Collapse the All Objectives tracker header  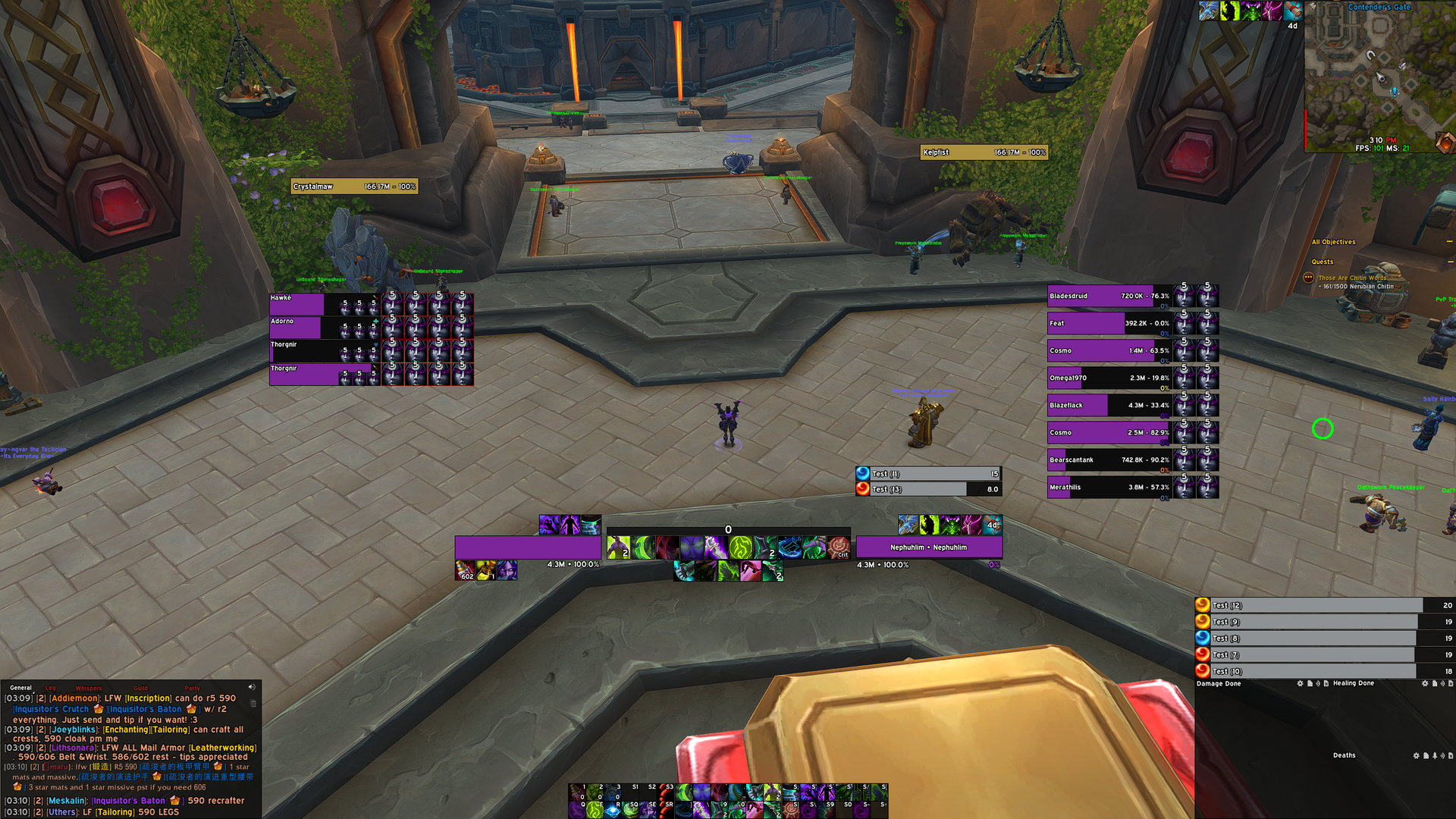pos(1449,242)
